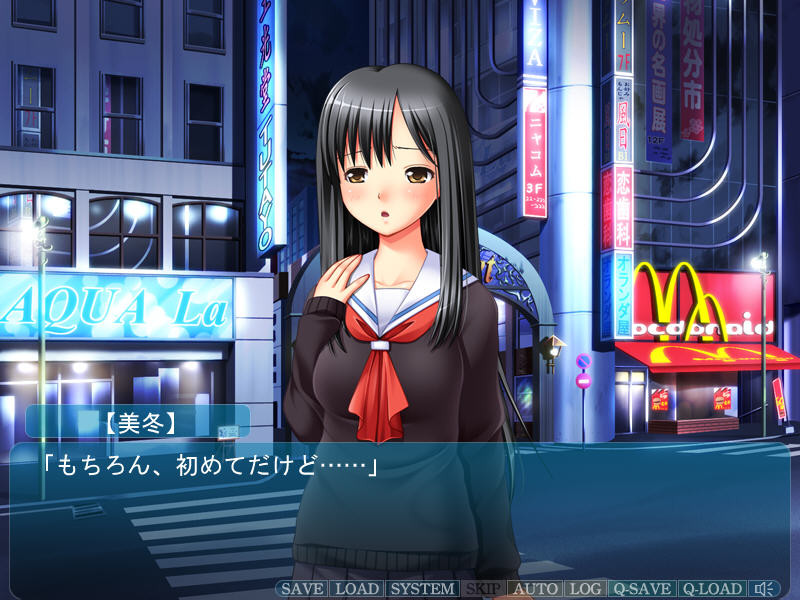Open the LOAD menu
This screenshot has height=600, width=800.
point(356,589)
